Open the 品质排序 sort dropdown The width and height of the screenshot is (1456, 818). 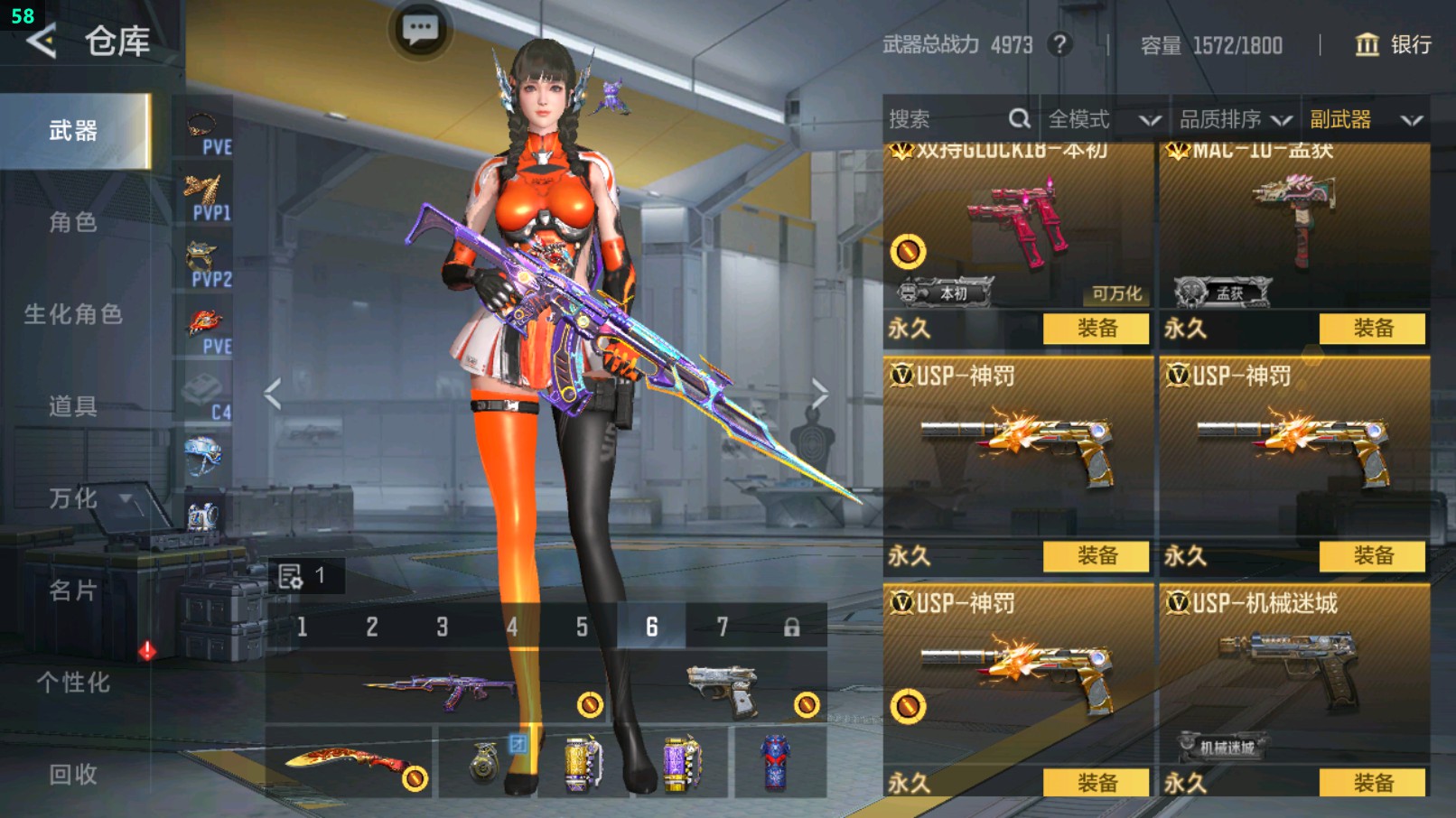click(1234, 119)
